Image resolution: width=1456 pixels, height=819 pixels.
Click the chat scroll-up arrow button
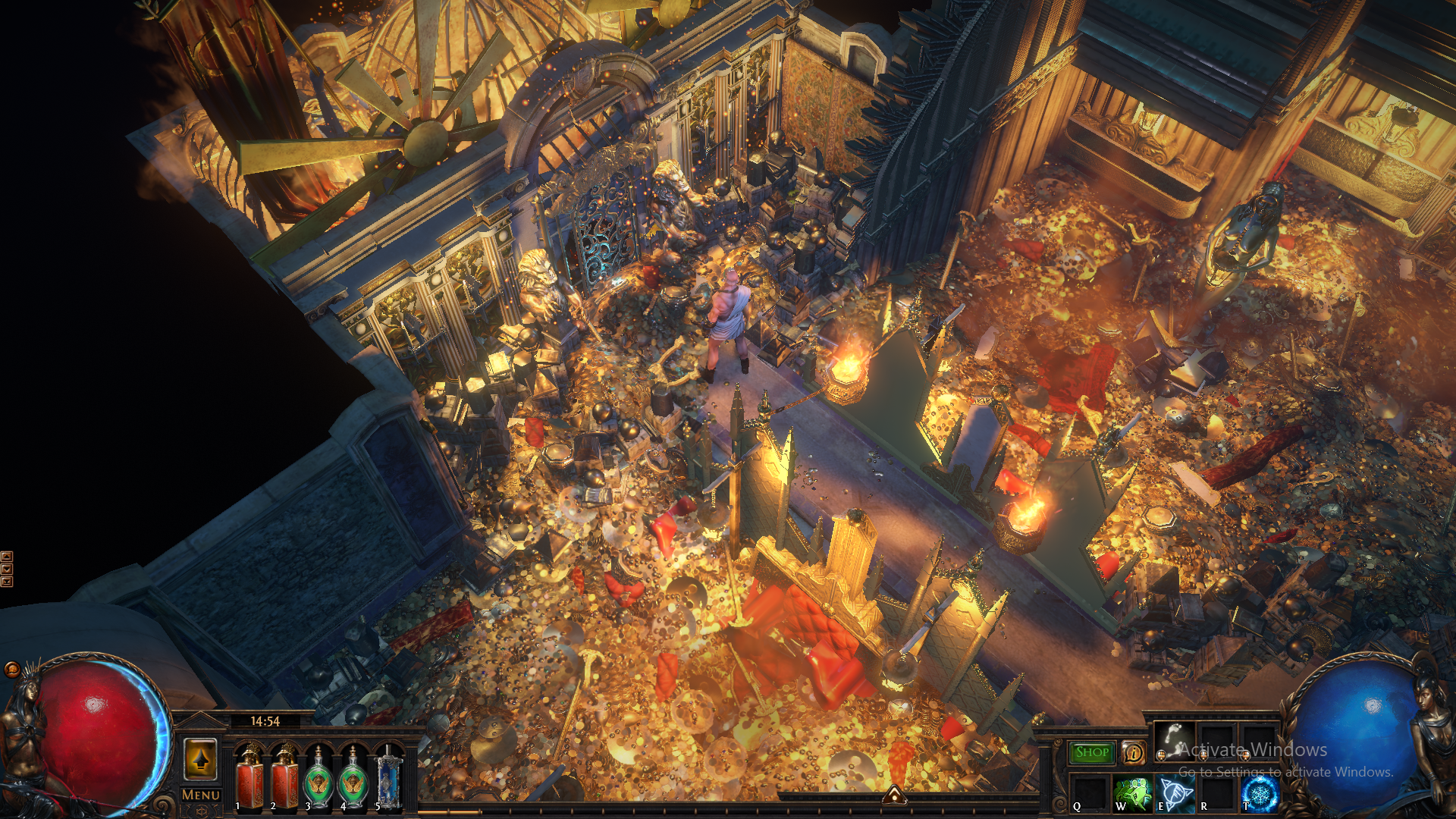tap(7, 556)
